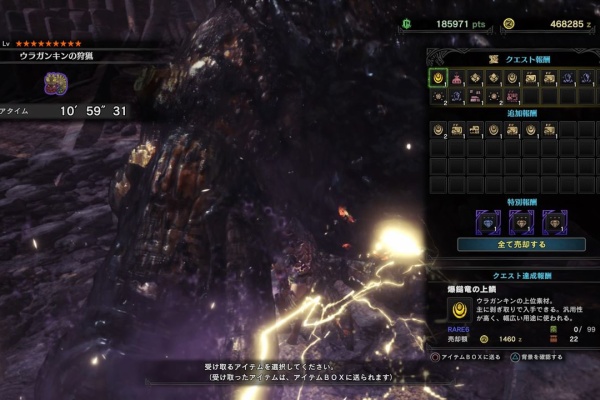Select the scale with quantity 2 in 追加報酬
The image size is (600, 400).
[x=438, y=130]
